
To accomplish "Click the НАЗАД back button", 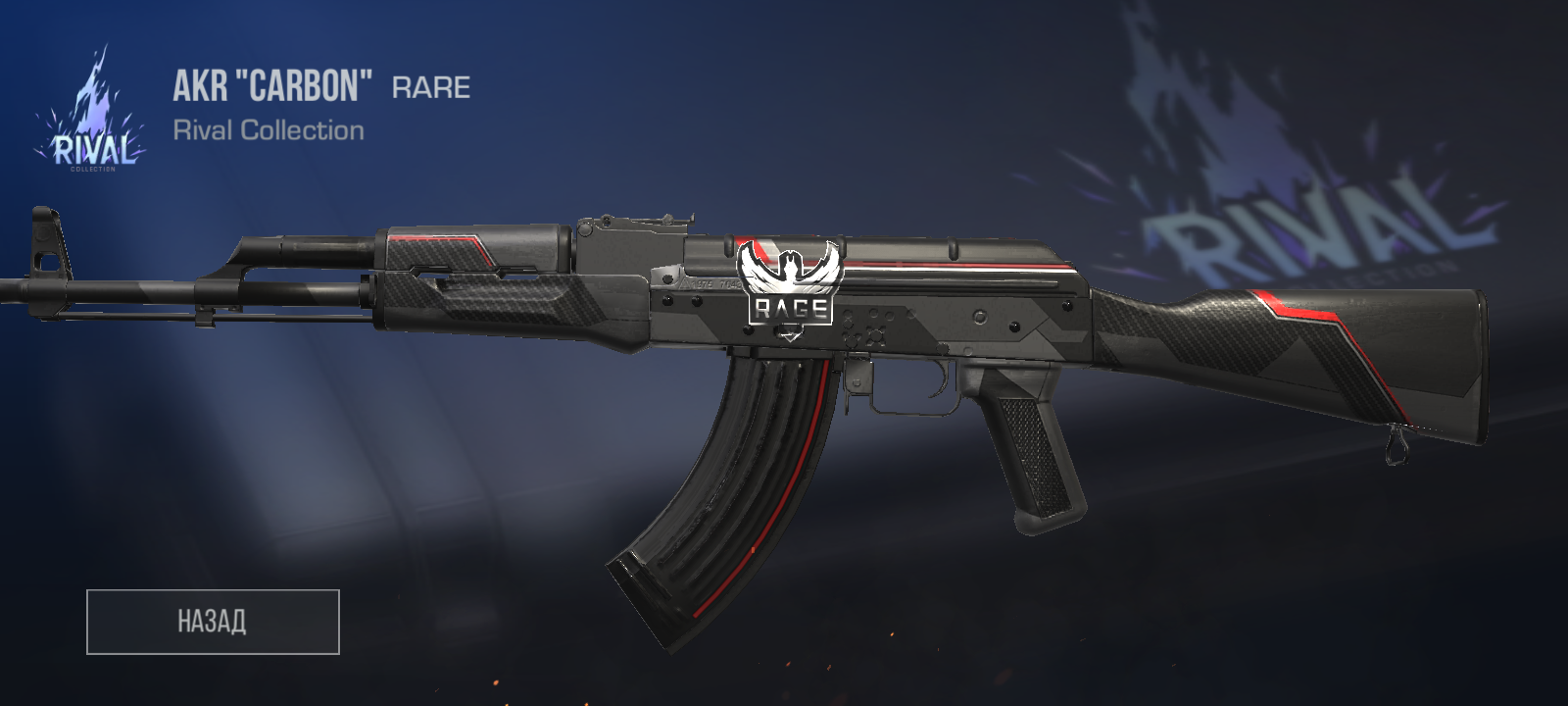I will tap(213, 622).
